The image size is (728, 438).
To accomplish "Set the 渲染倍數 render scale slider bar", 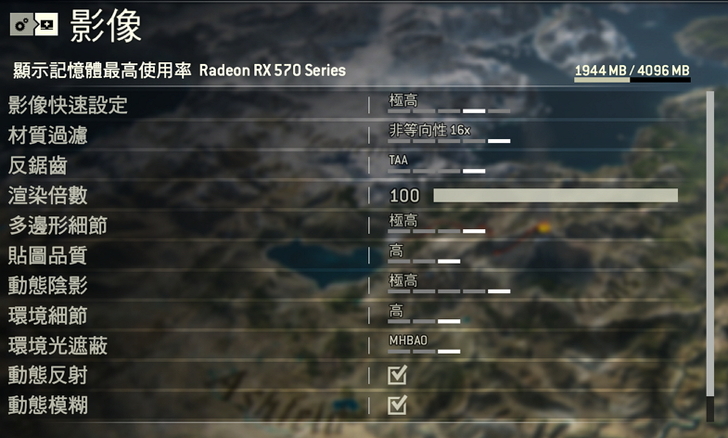I will point(555,195).
